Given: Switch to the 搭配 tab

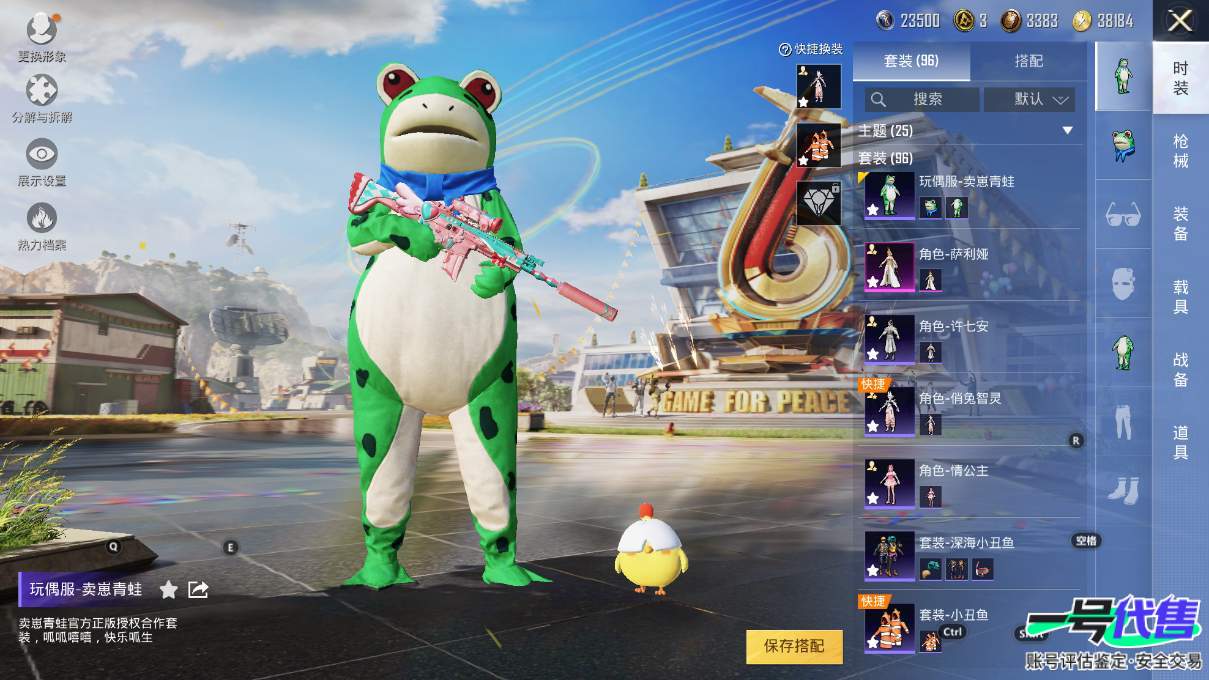Looking at the screenshot, I should 1028,61.
